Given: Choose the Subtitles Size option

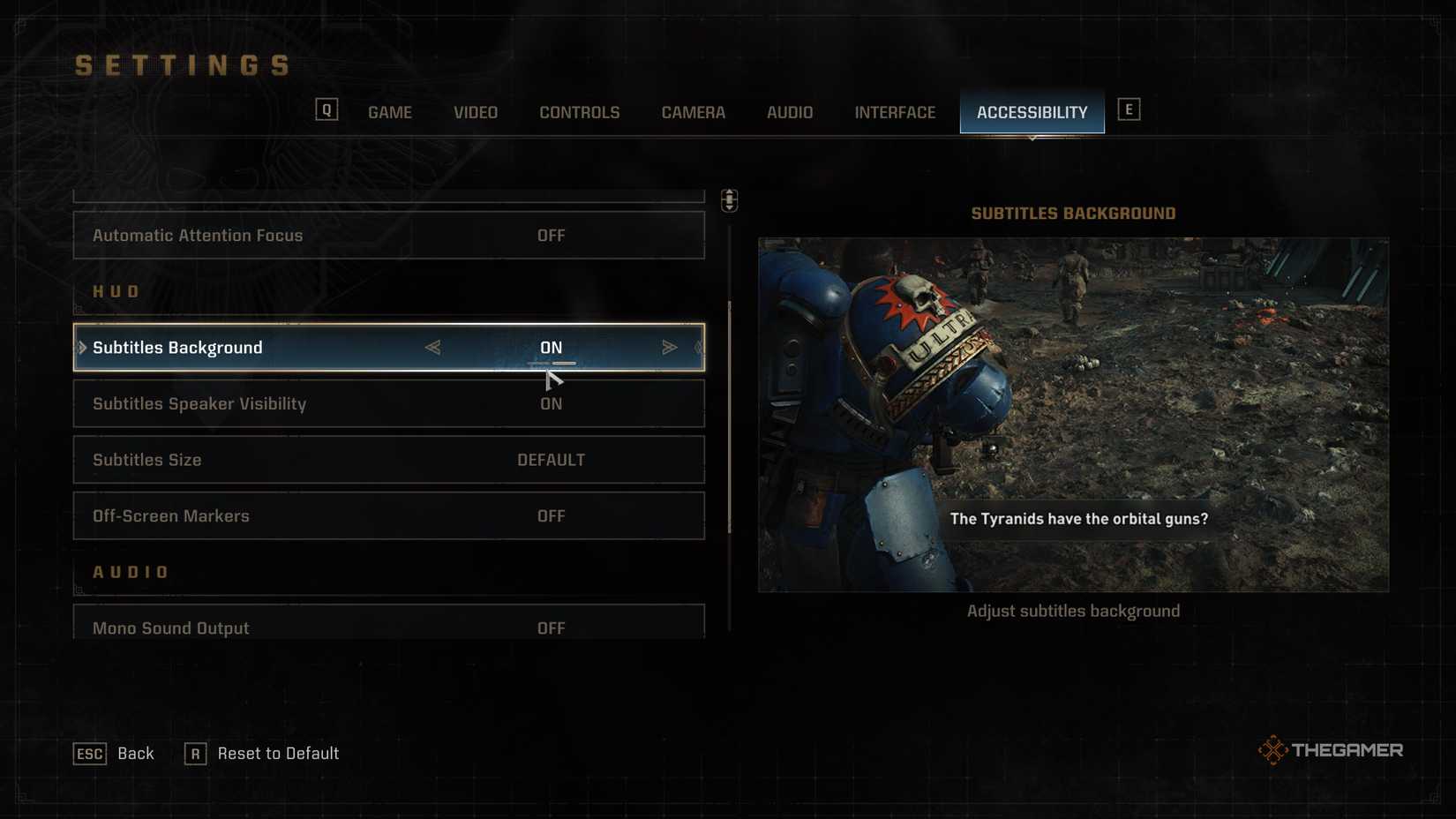Looking at the screenshot, I should [388, 460].
